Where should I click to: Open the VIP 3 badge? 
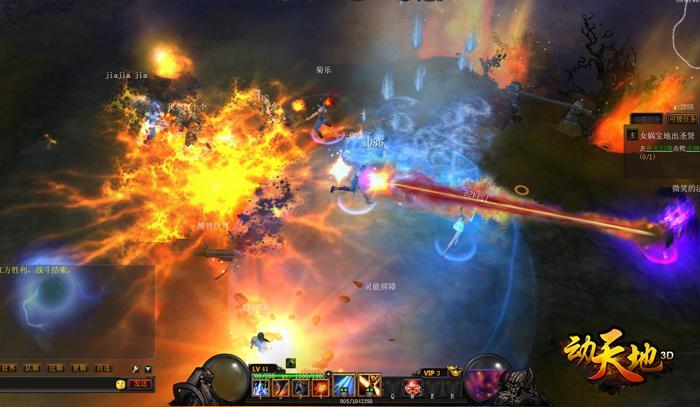[431, 371]
